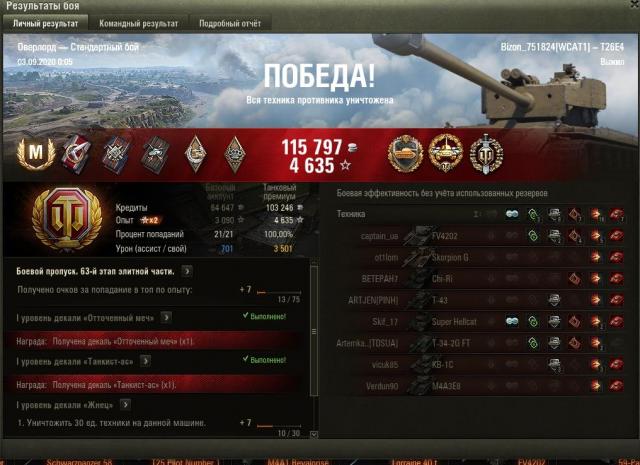Open the Battle Pass stage arrow button
This screenshot has height=465, width=640.
coord(187,270)
